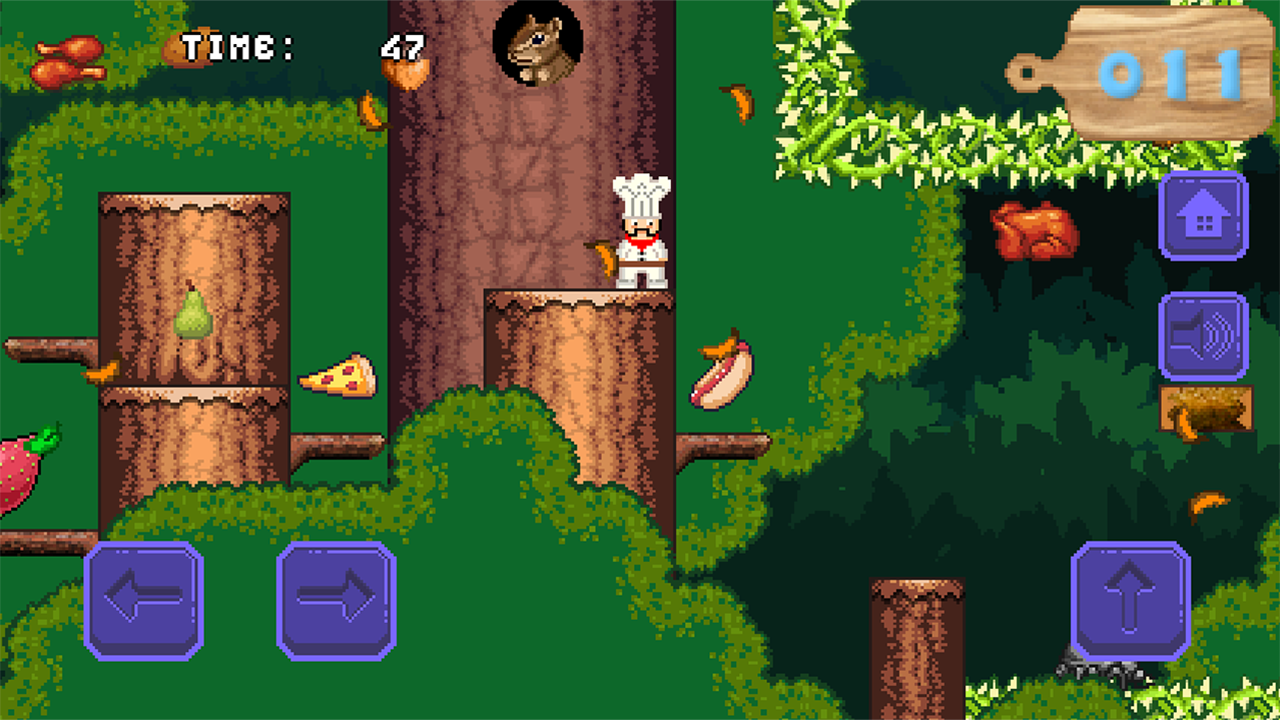Collect the pizza slice near the trunk

(x=336, y=373)
